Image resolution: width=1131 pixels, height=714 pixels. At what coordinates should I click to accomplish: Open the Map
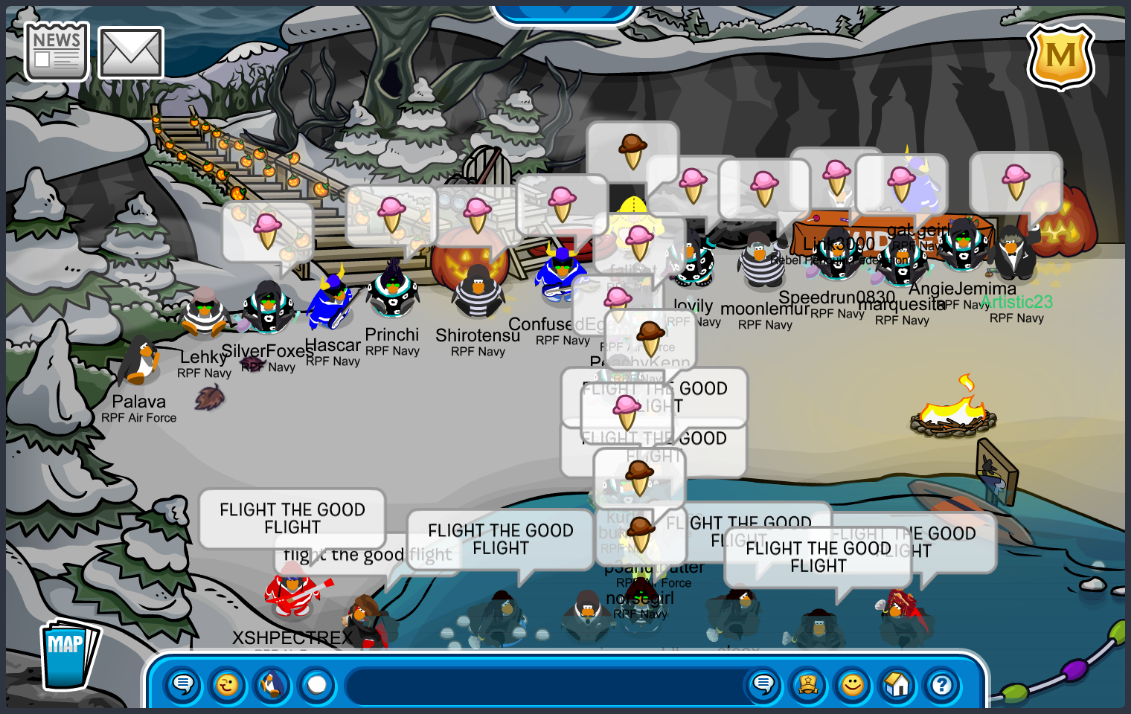coord(68,654)
